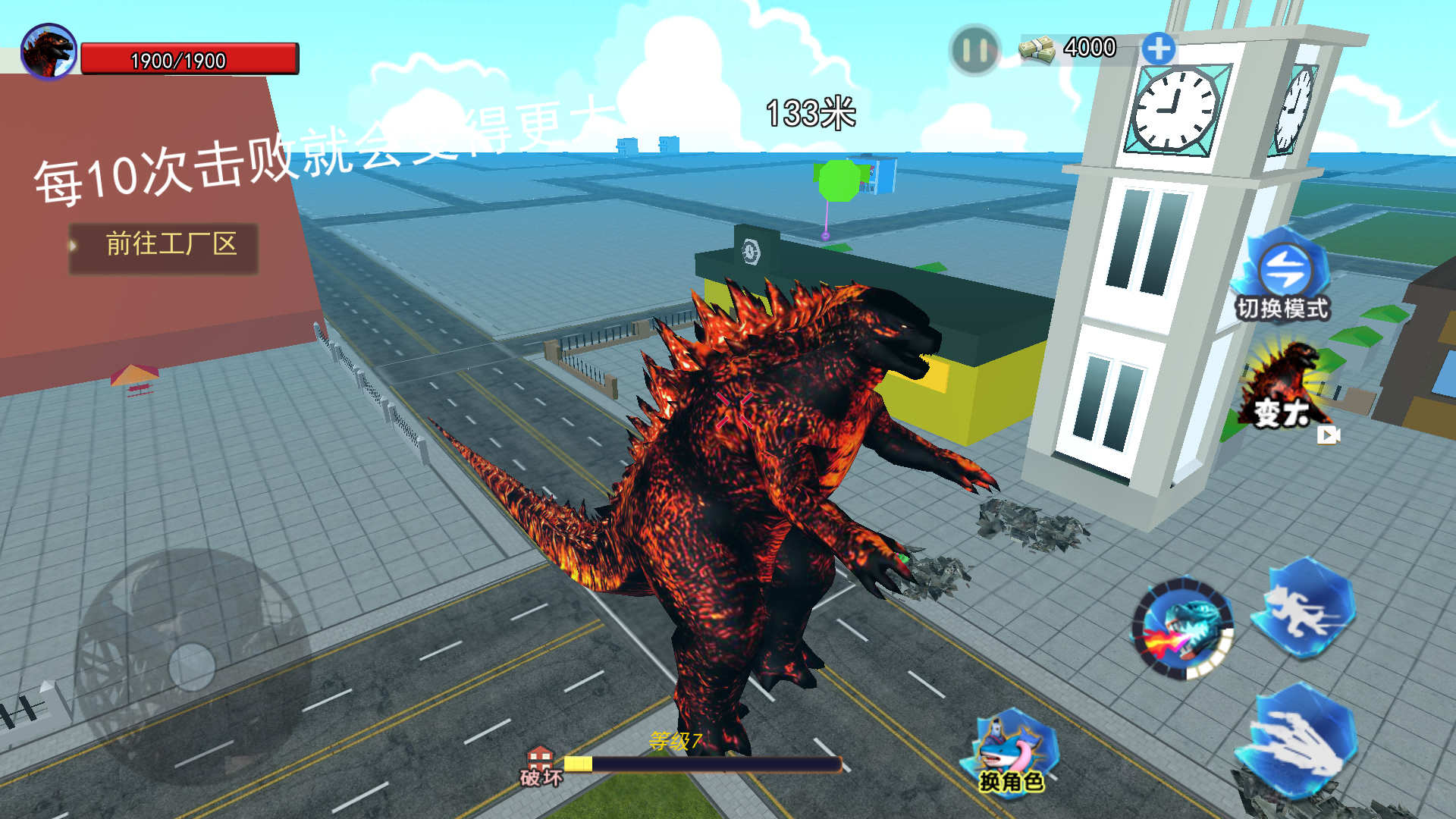Click the Godzilla player avatar portrait
This screenshot has width=1456, height=819.
coord(49,52)
